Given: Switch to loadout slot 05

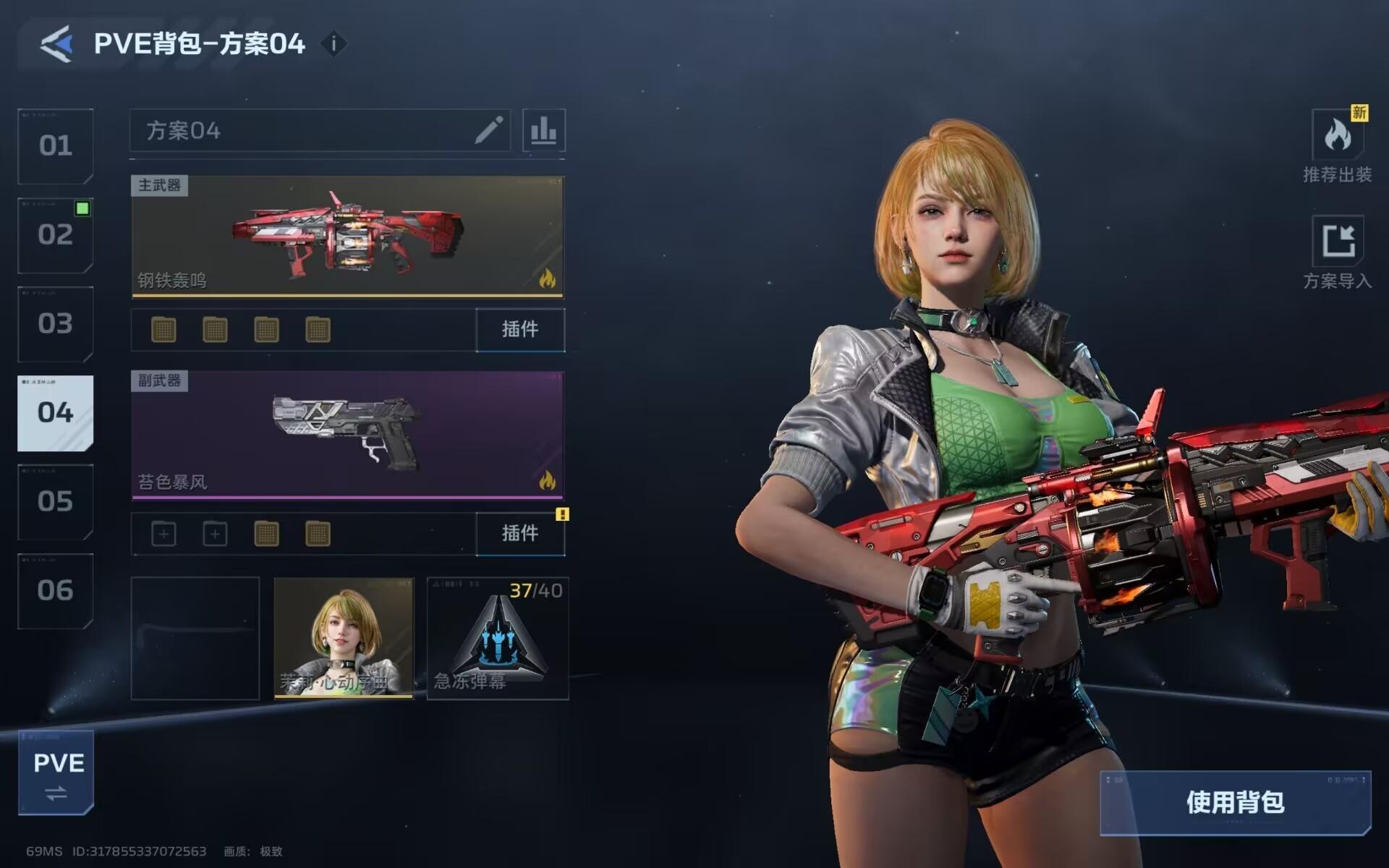Looking at the screenshot, I should (x=56, y=502).
